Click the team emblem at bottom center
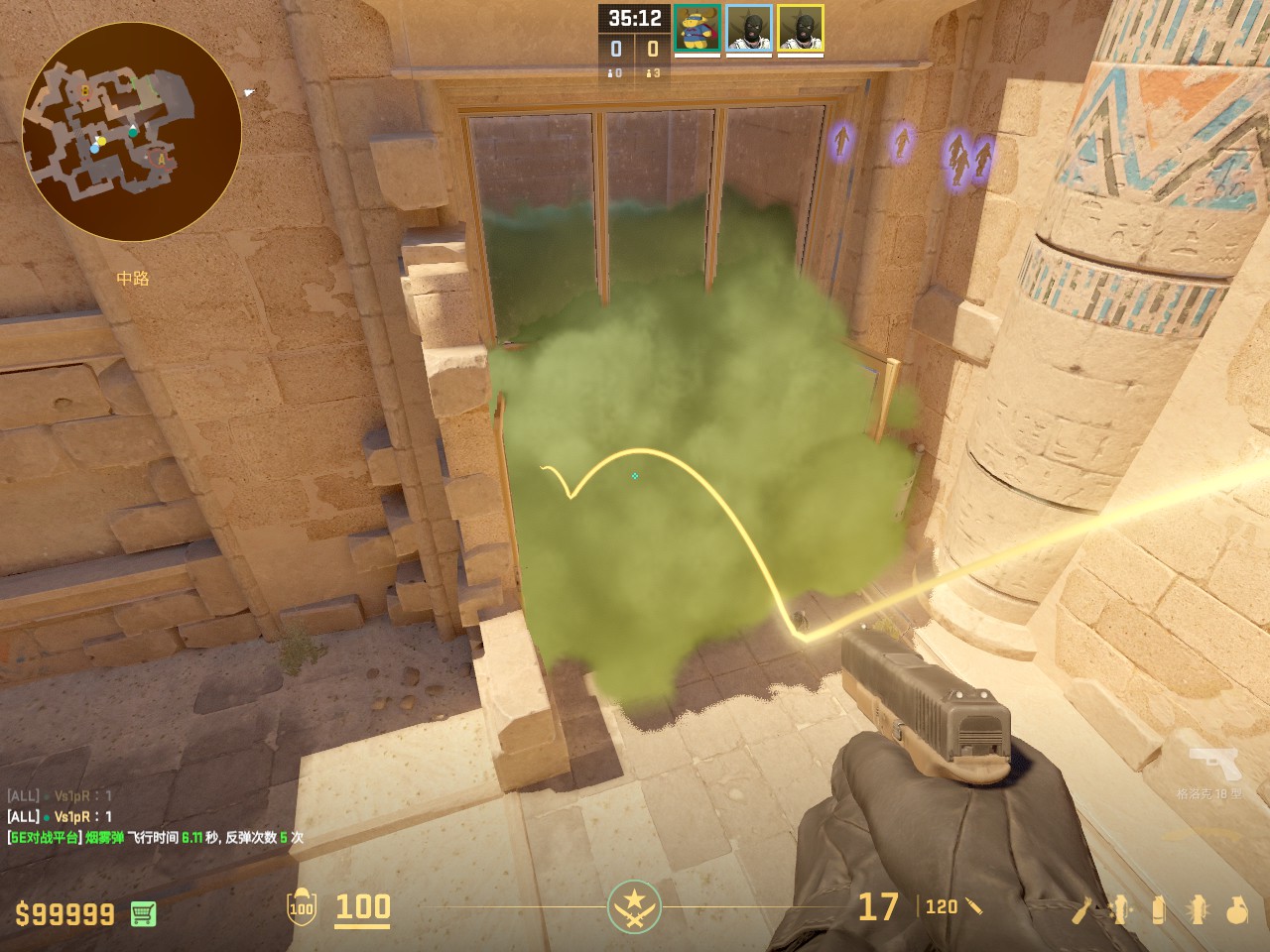Image resolution: width=1270 pixels, height=952 pixels. 634,906
